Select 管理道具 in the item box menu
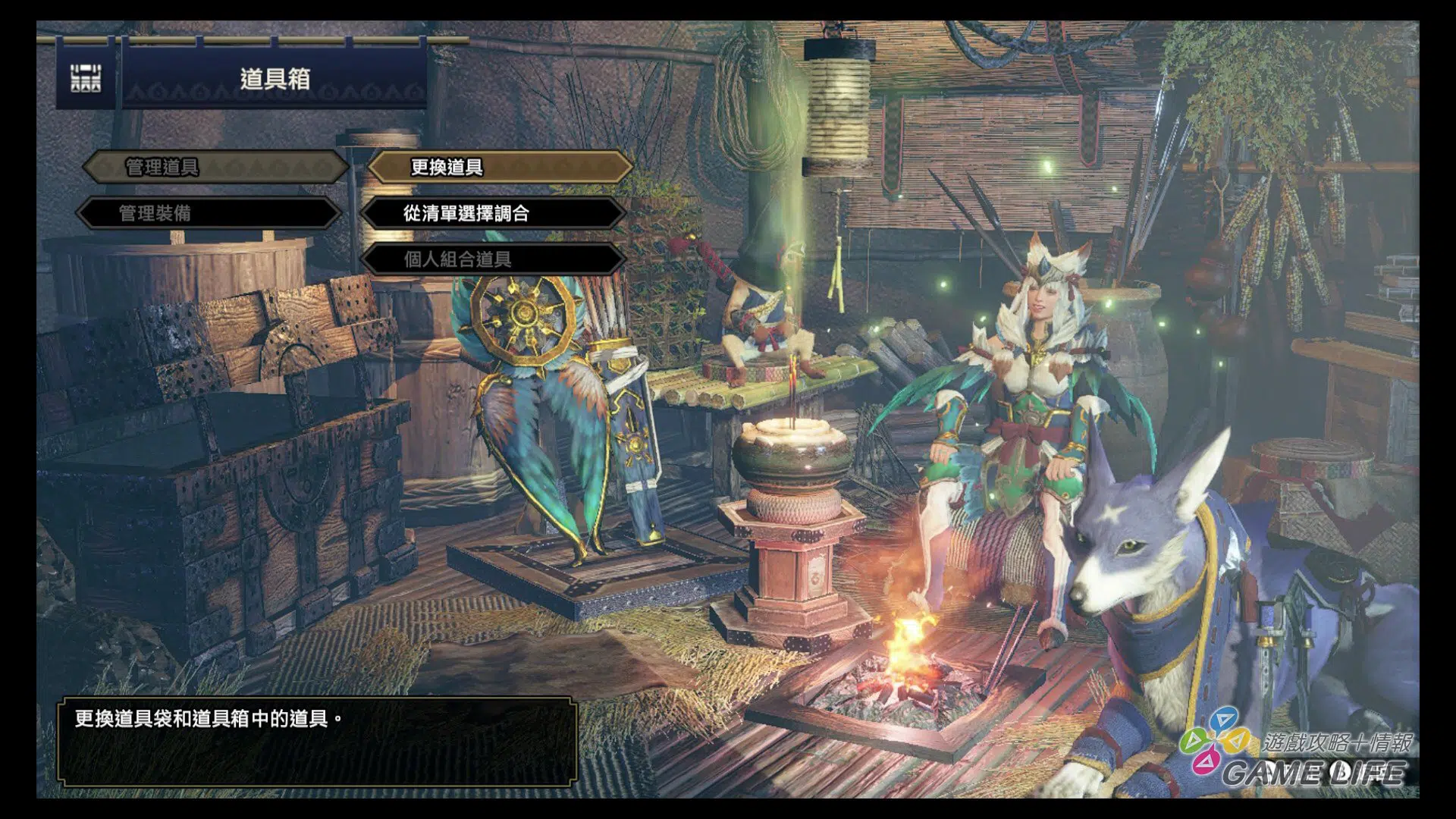Viewport: 1456px width, 819px height. (214, 167)
